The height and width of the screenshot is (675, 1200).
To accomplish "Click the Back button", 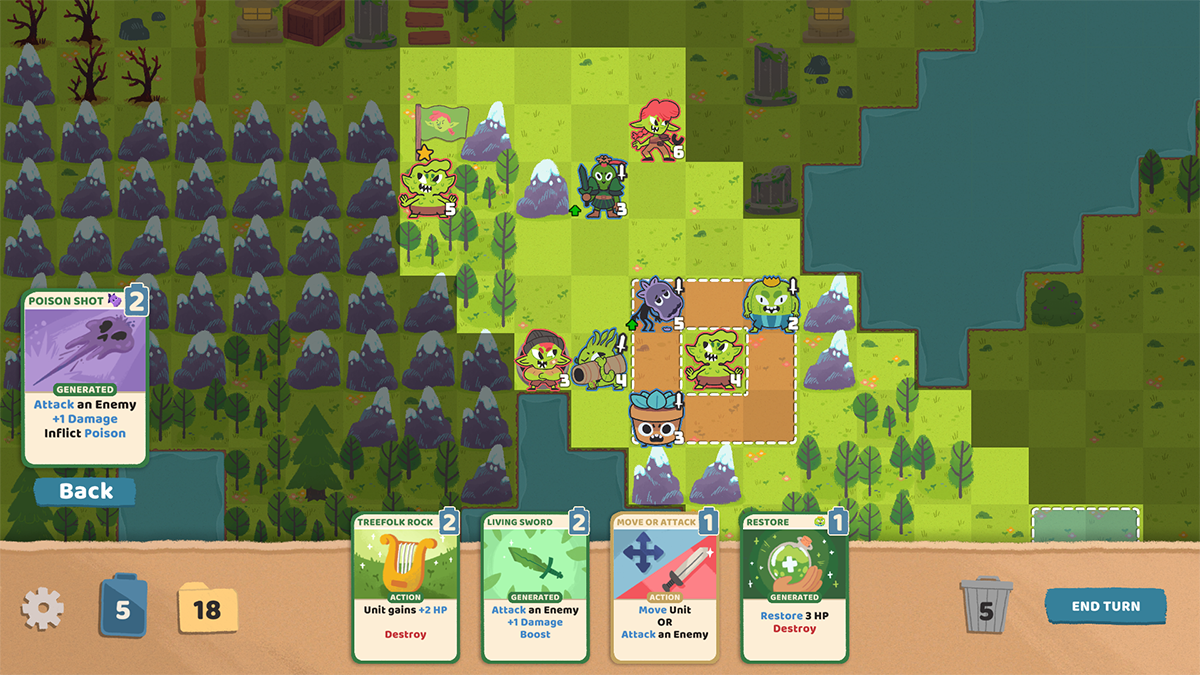I will click(86, 491).
